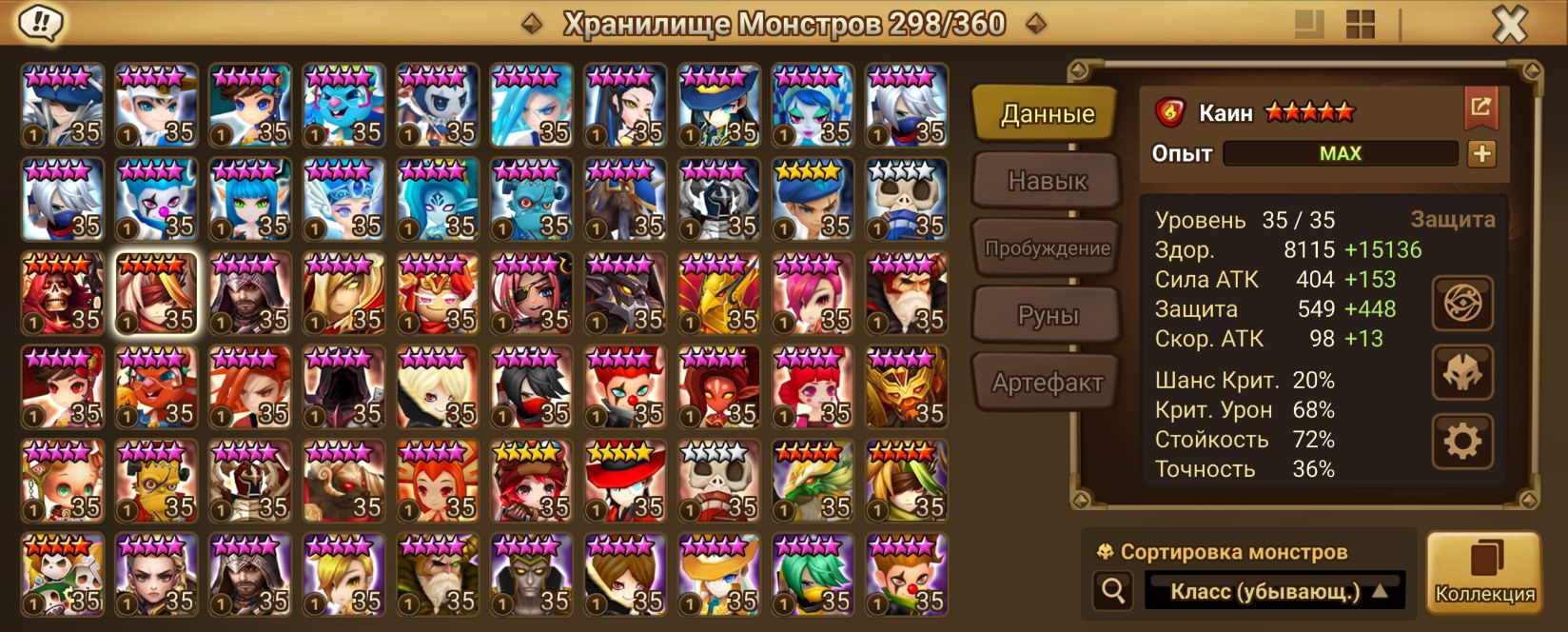Switch to the four-square grid view

[x=1361, y=25]
